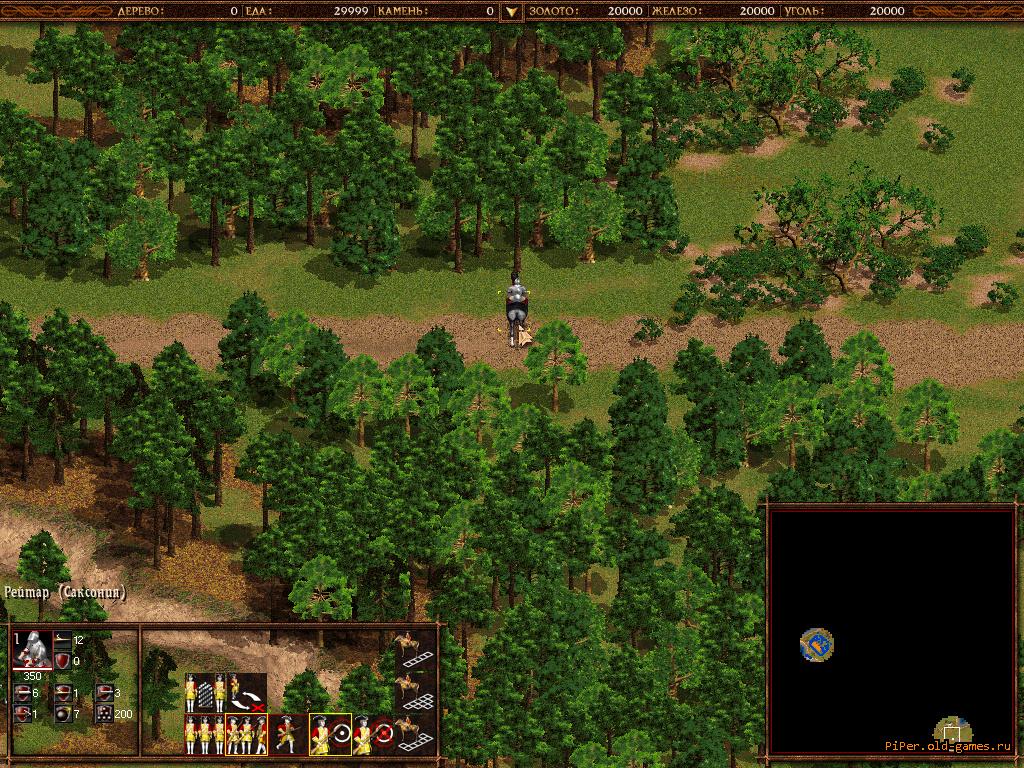Image resolution: width=1024 pixels, height=768 pixels.
Task: Open the dropdown arrow in the resource bar
Action: pyautogui.click(x=511, y=11)
